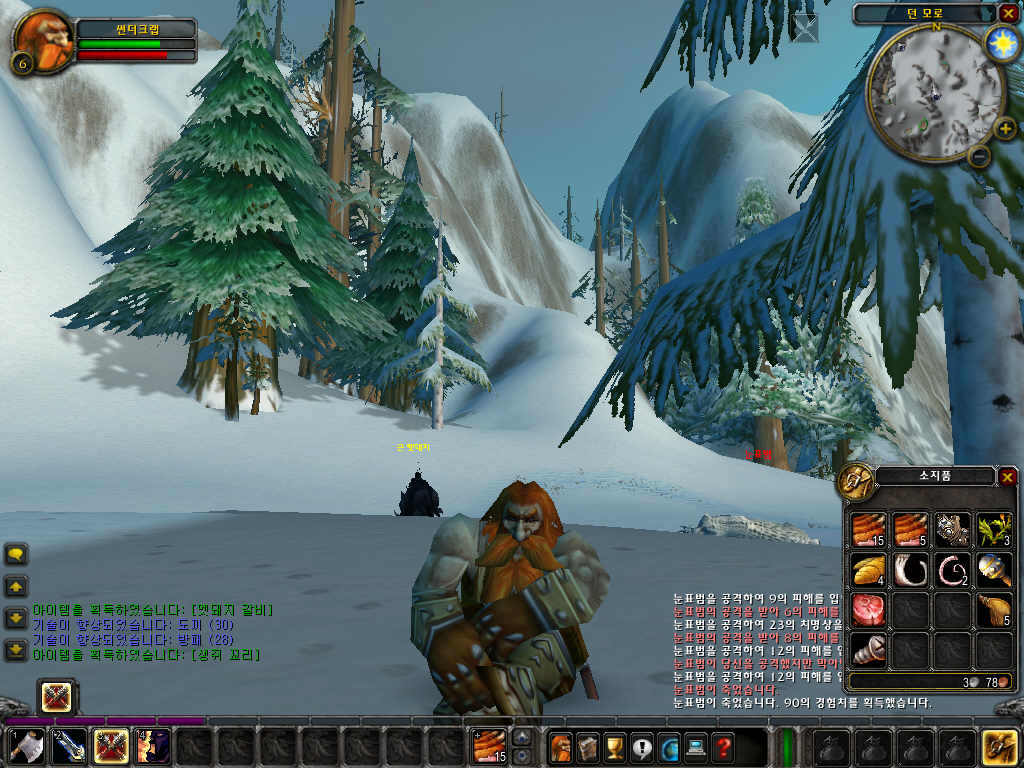The height and width of the screenshot is (768, 1024).
Task: Select the green herb bag item
Action: point(995,530)
